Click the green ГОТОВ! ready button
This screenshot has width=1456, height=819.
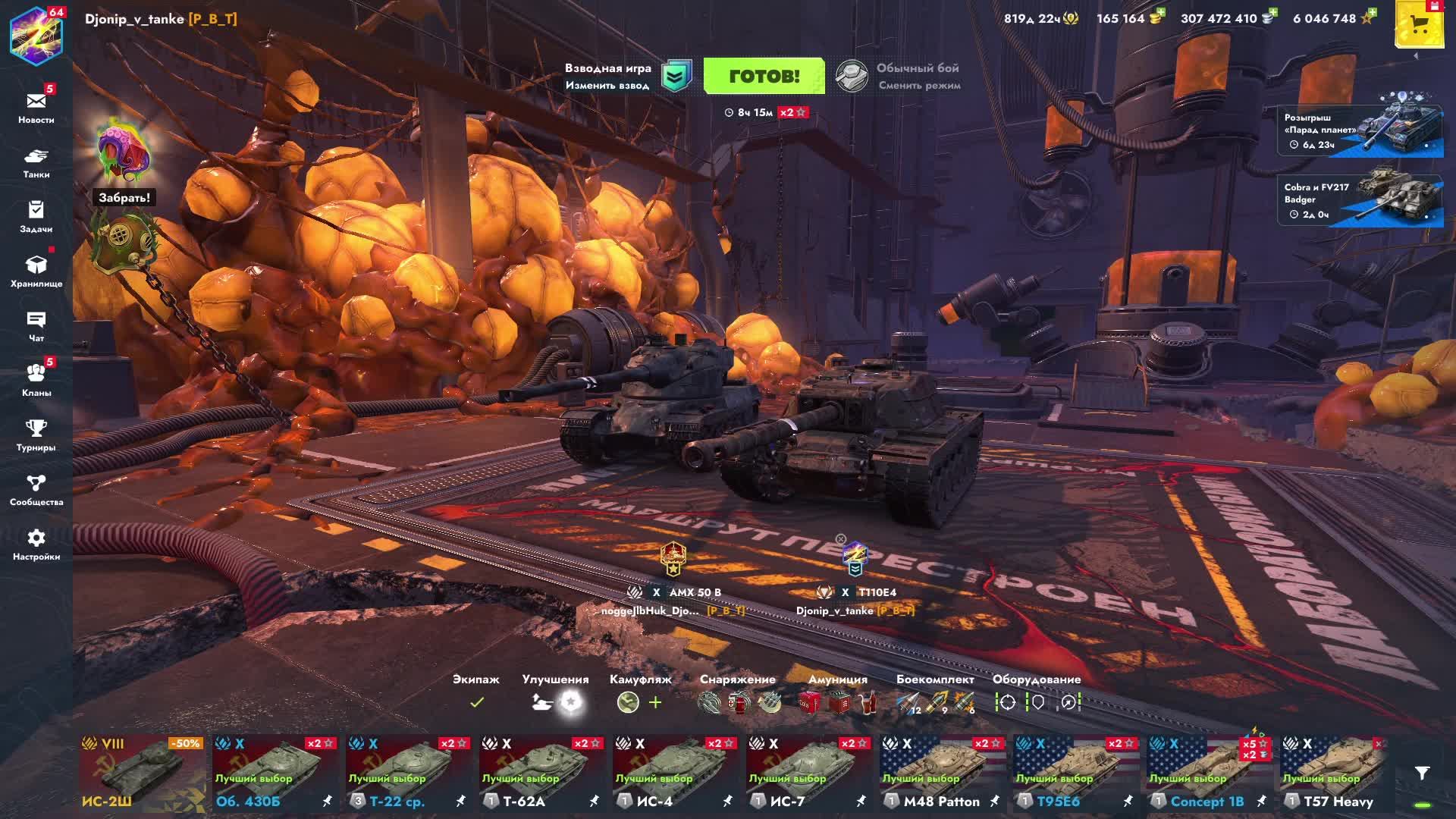point(764,76)
